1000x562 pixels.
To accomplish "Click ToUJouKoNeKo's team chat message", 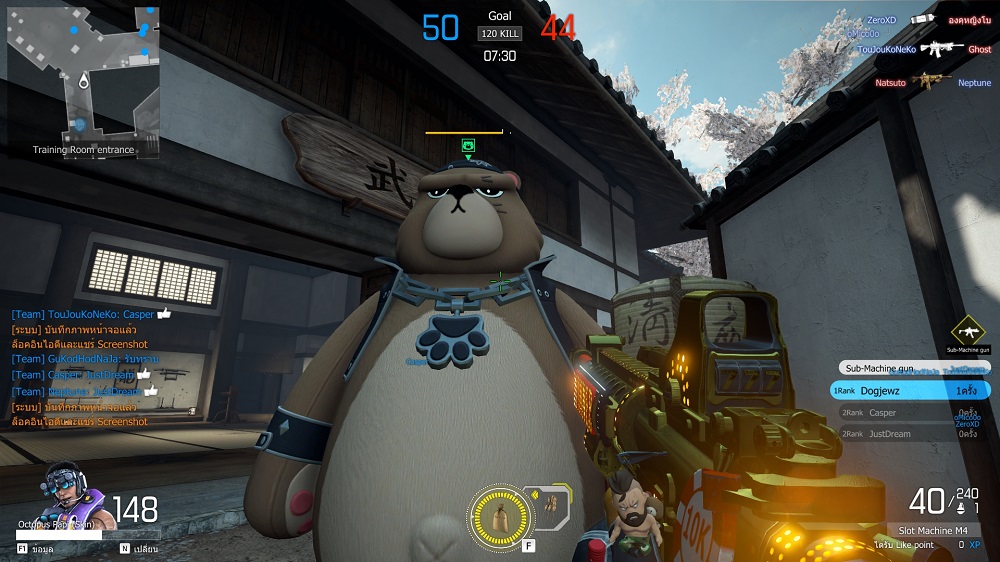I will click(x=90, y=313).
